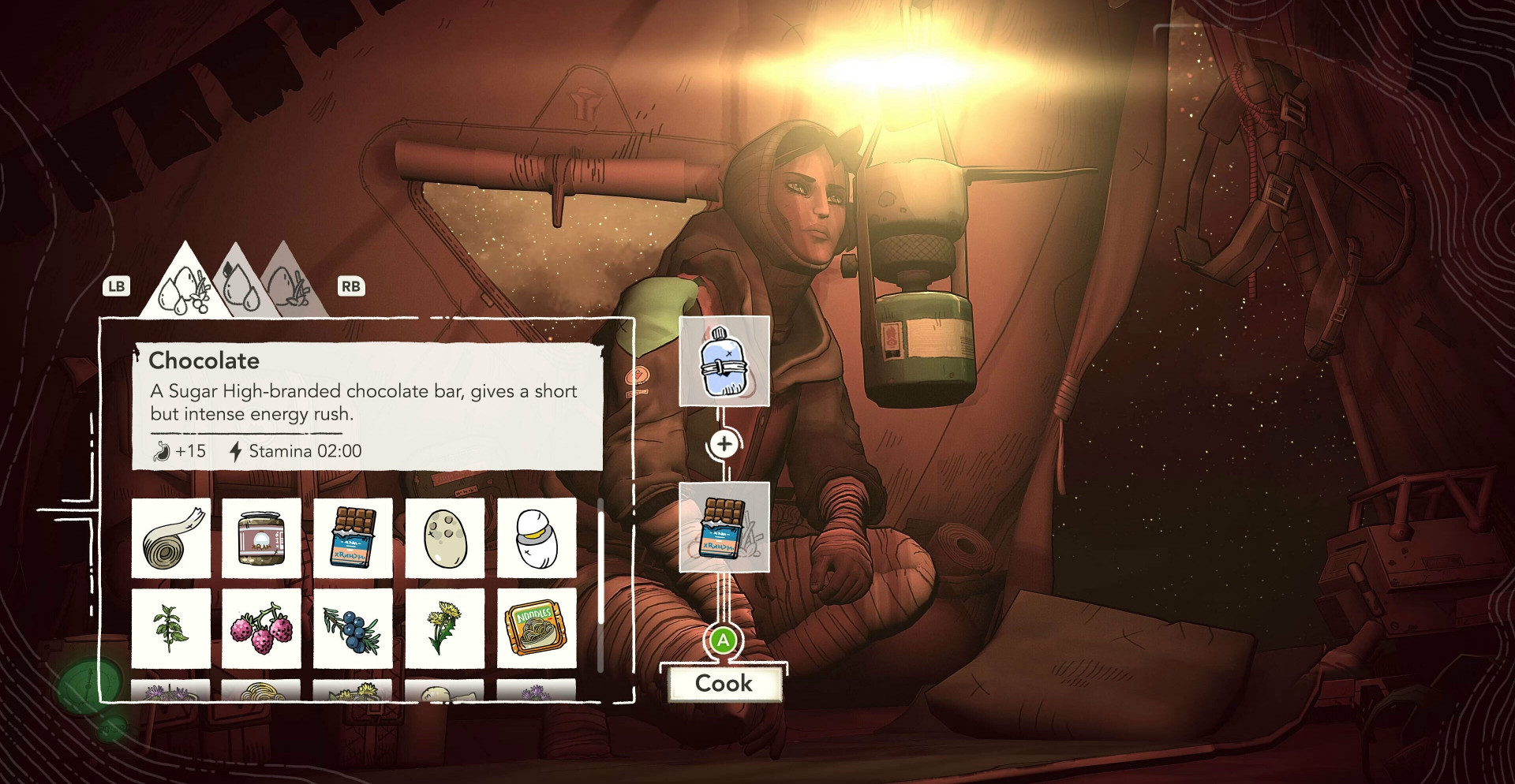Add the raspberries ingredient
The height and width of the screenshot is (784, 1515).
click(261, 628)
